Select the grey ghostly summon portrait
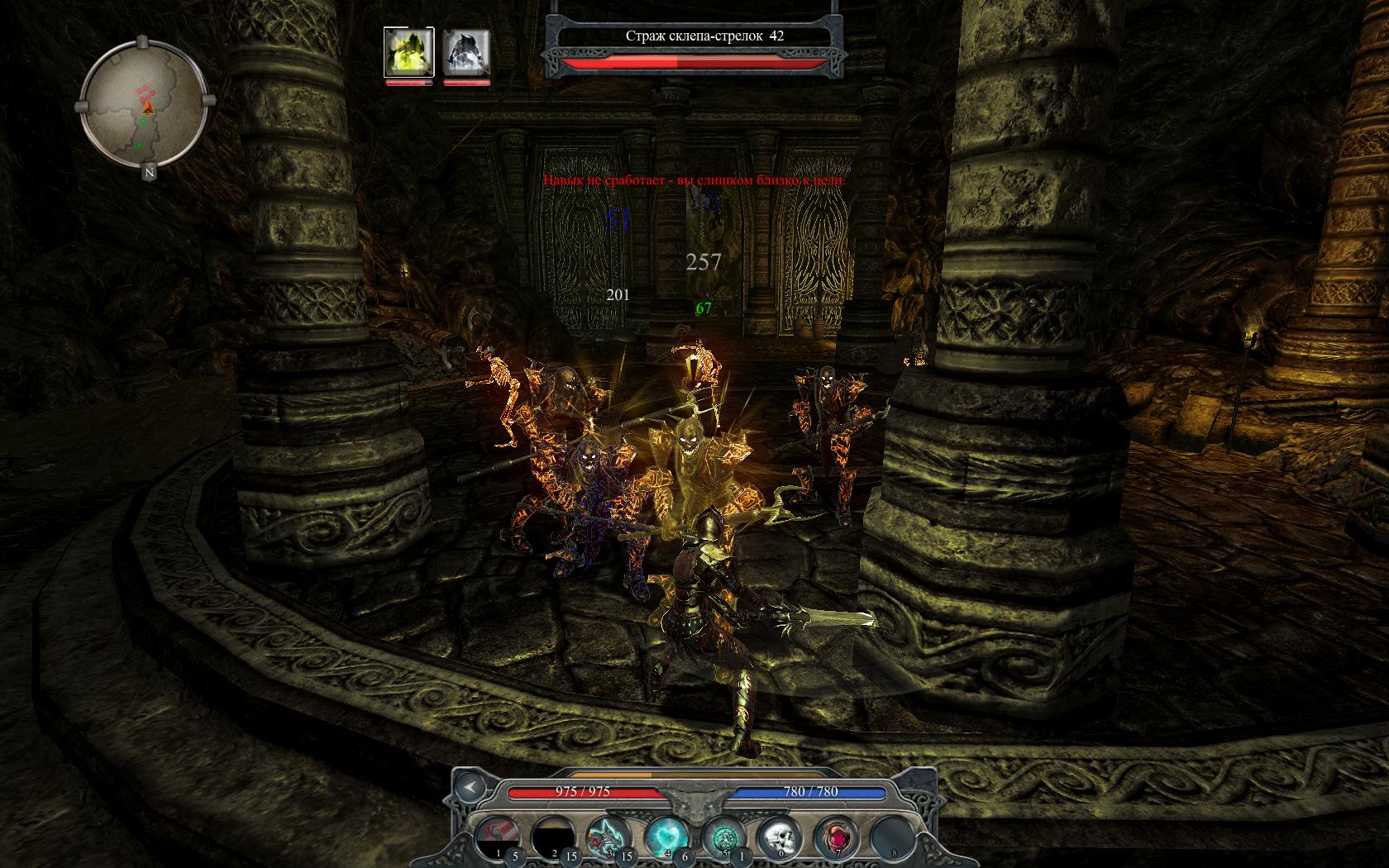 [467, 51]
